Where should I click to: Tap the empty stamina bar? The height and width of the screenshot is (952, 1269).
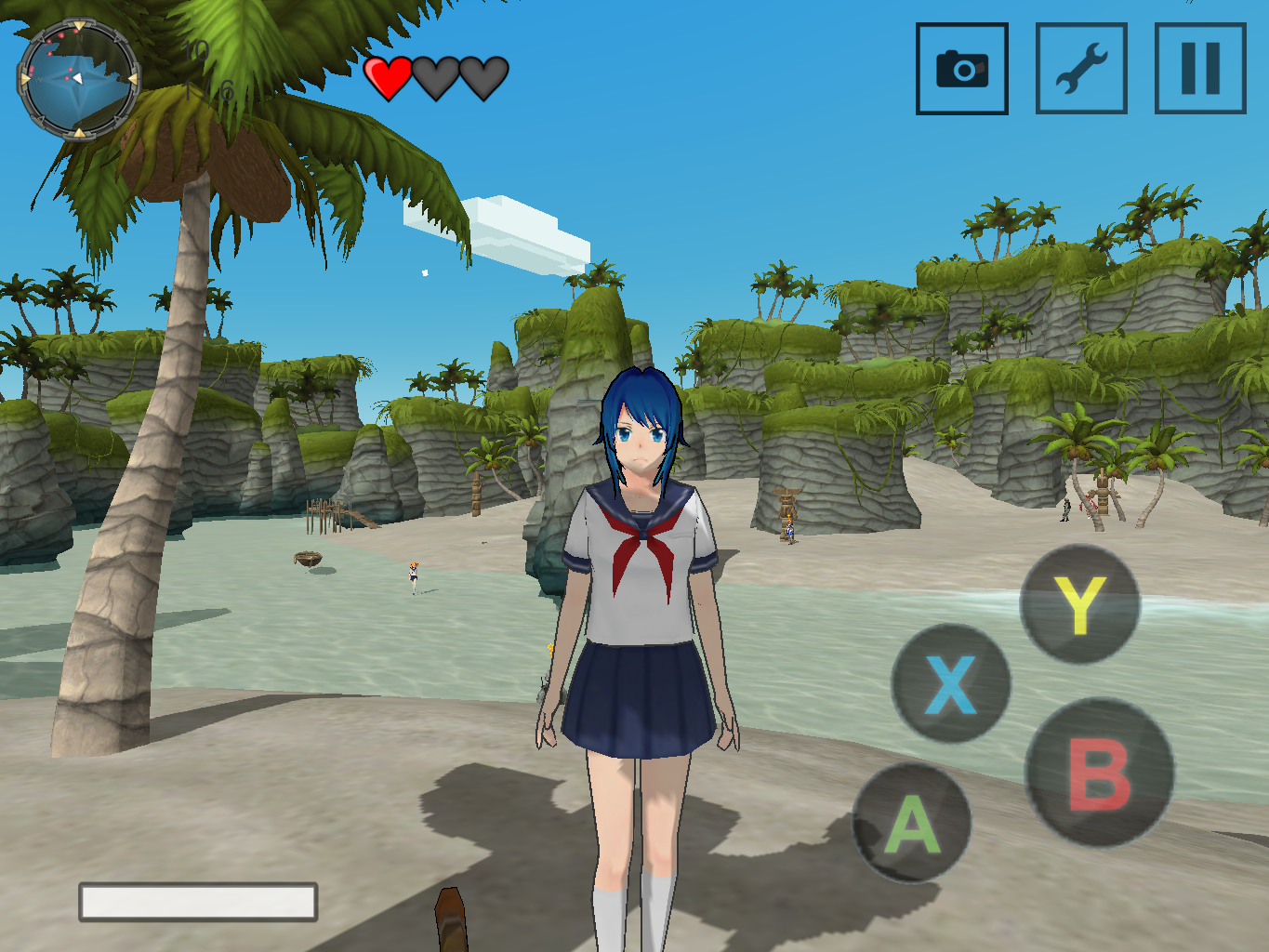click(198, 901)
